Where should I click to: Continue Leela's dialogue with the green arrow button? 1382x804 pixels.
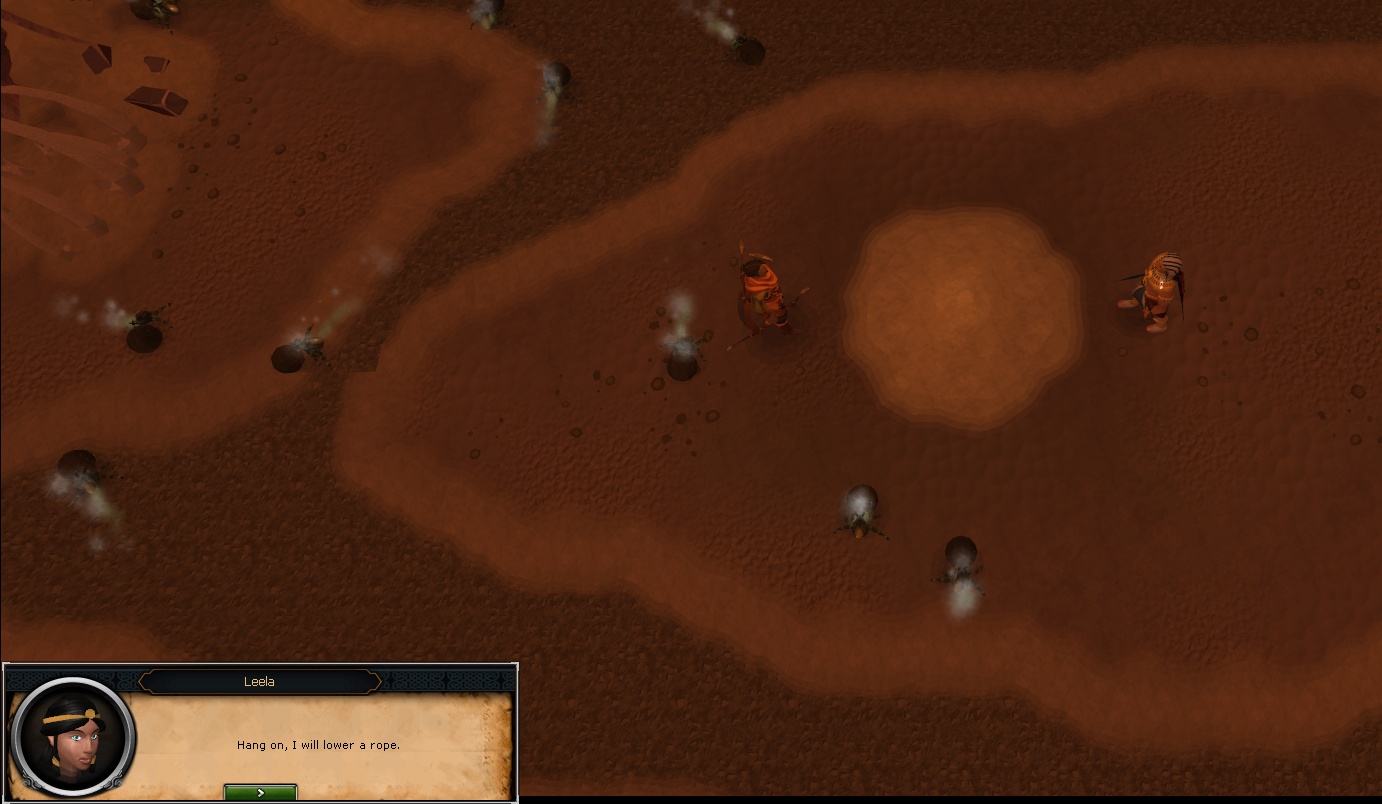click(x=260, y=792)
